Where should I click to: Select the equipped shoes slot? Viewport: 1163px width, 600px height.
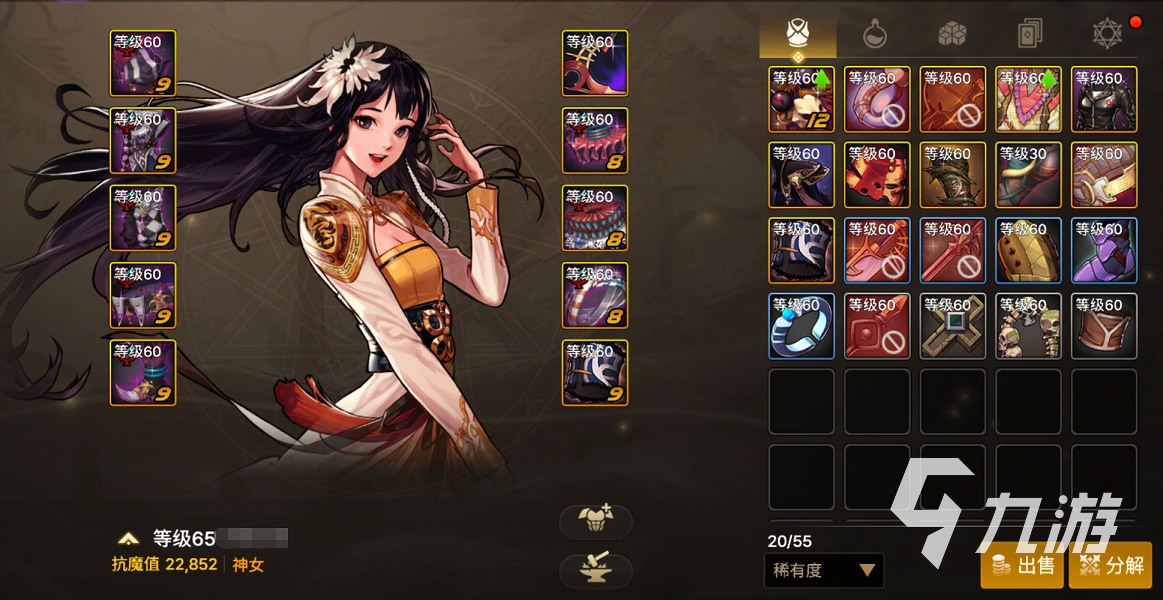point(143,373)
